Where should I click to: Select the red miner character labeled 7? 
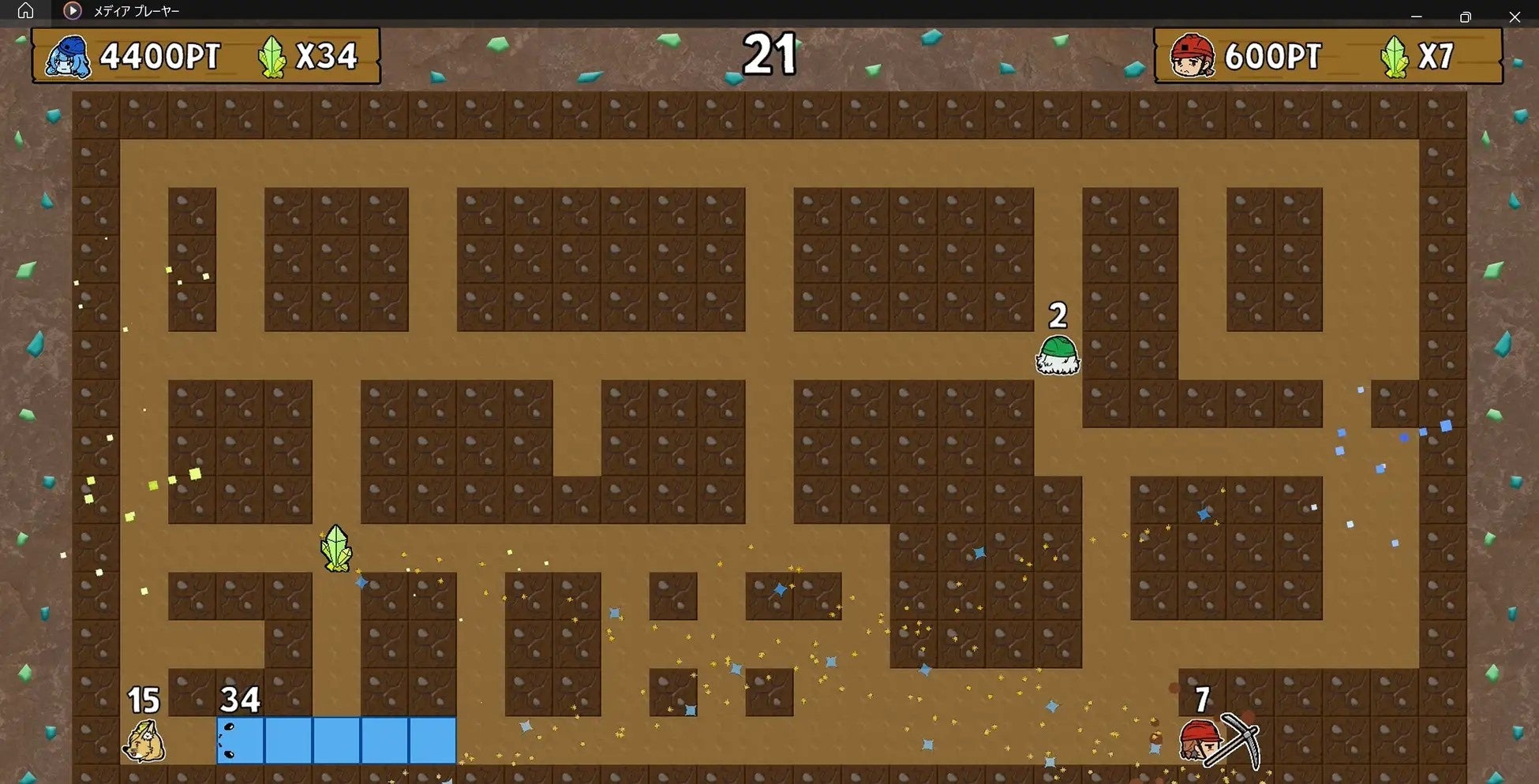click(1203, 740)
